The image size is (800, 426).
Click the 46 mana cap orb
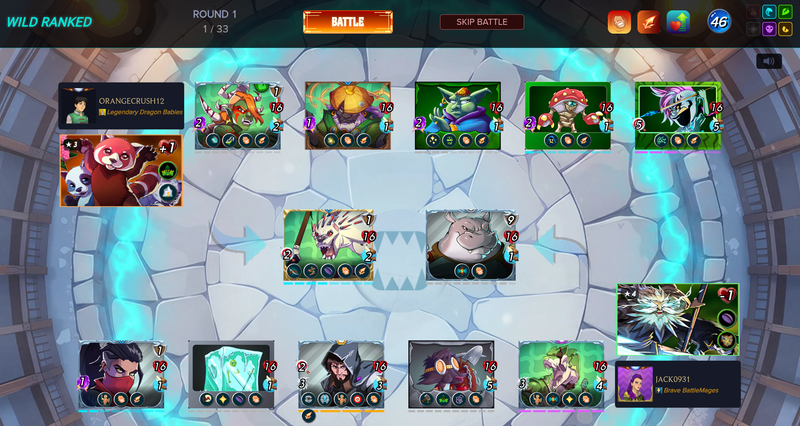coord(719,21)
